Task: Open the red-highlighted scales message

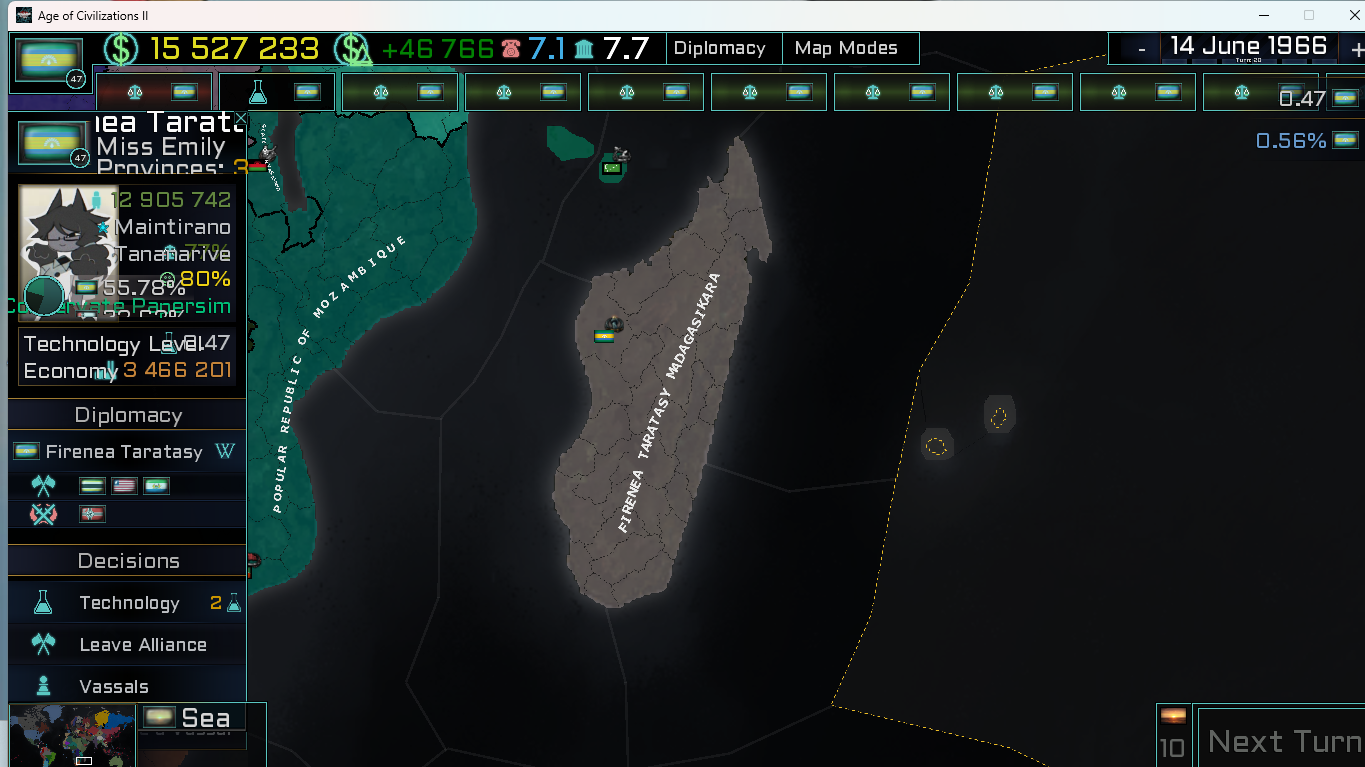Action: point(154,92)
